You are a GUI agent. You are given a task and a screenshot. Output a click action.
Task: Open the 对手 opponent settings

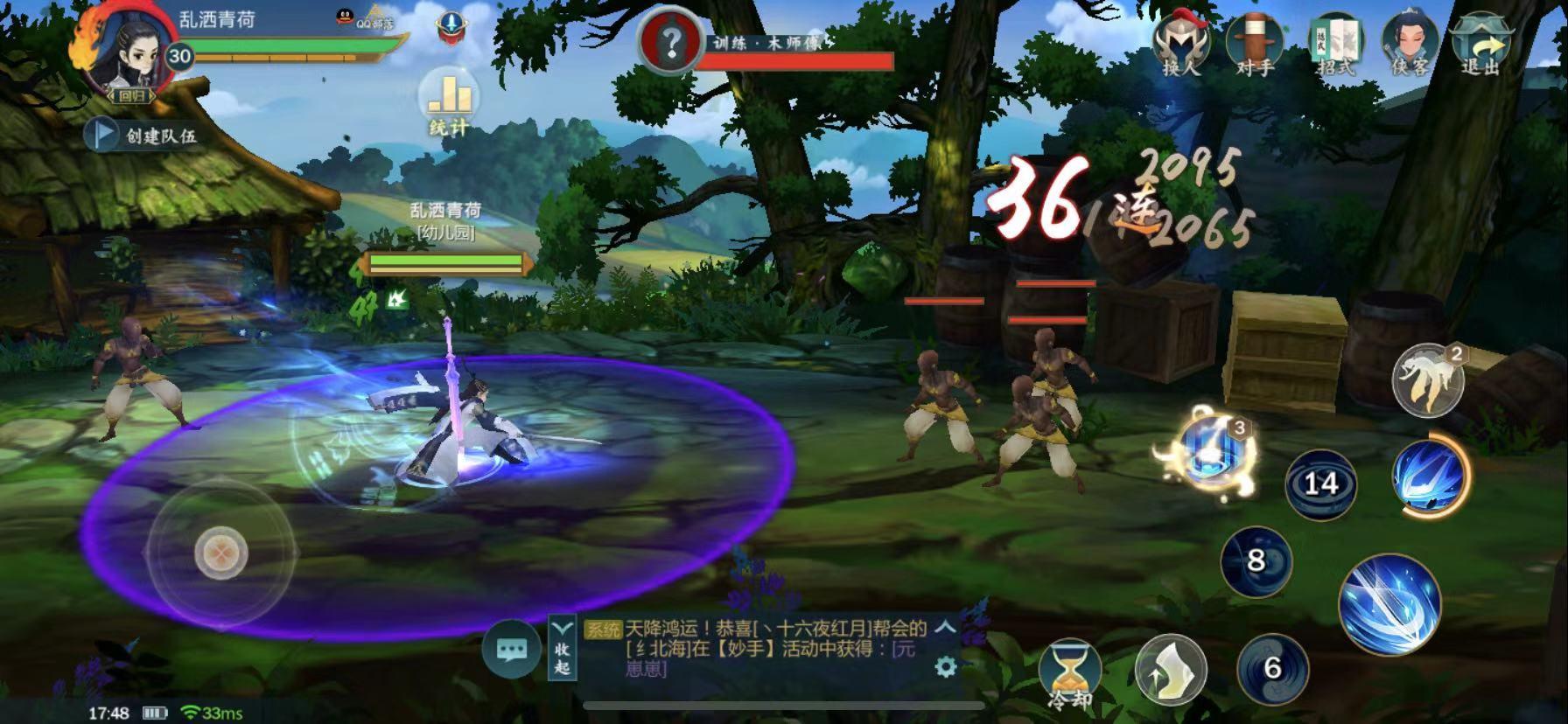pyautogui.click(x=1255, y=44)
